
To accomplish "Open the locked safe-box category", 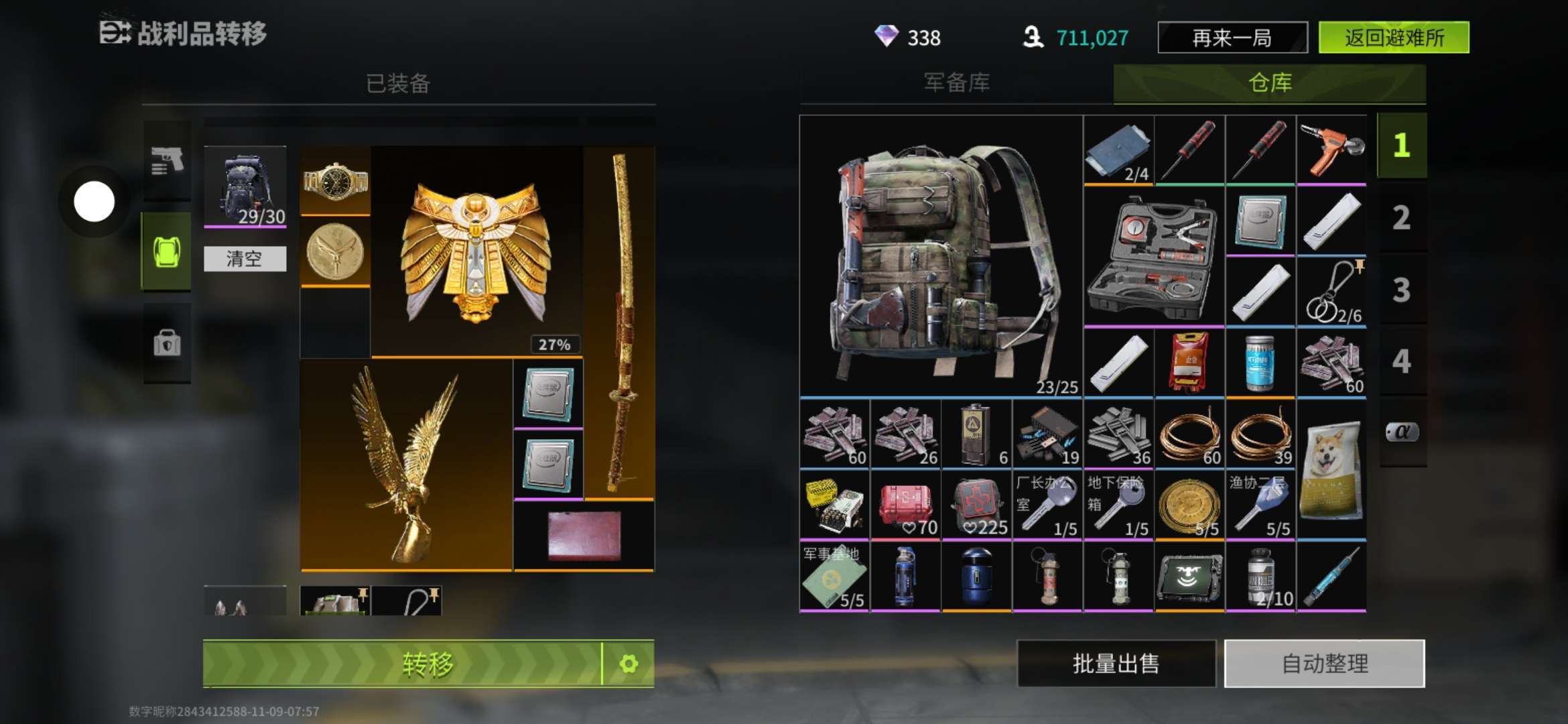I will 167,343.
